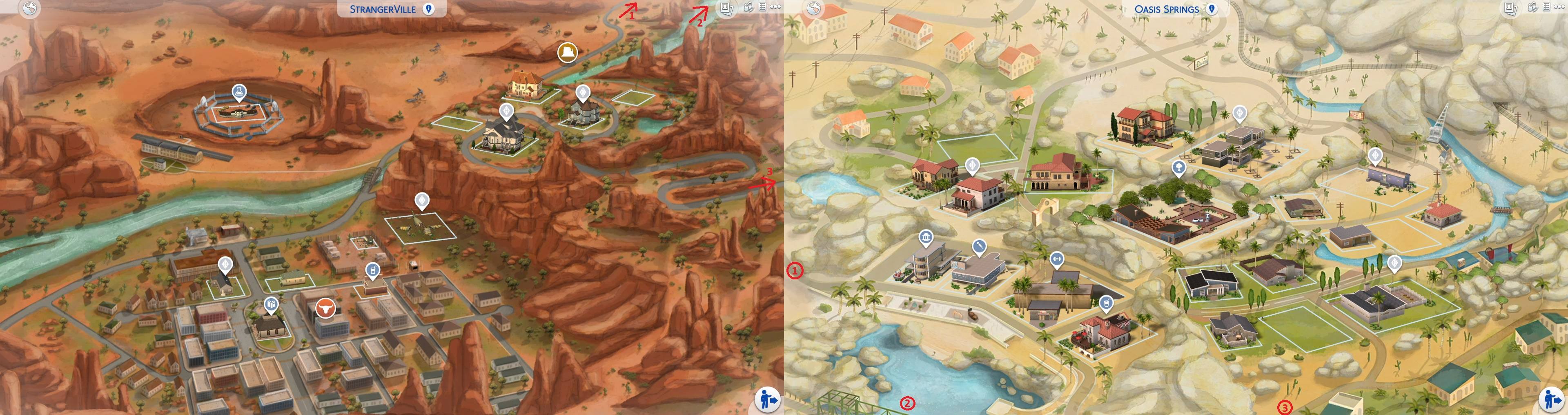Screen dimensions: 1568x415
Task: Select the microphone lounge marker
Action: click(x=979, y=246)
